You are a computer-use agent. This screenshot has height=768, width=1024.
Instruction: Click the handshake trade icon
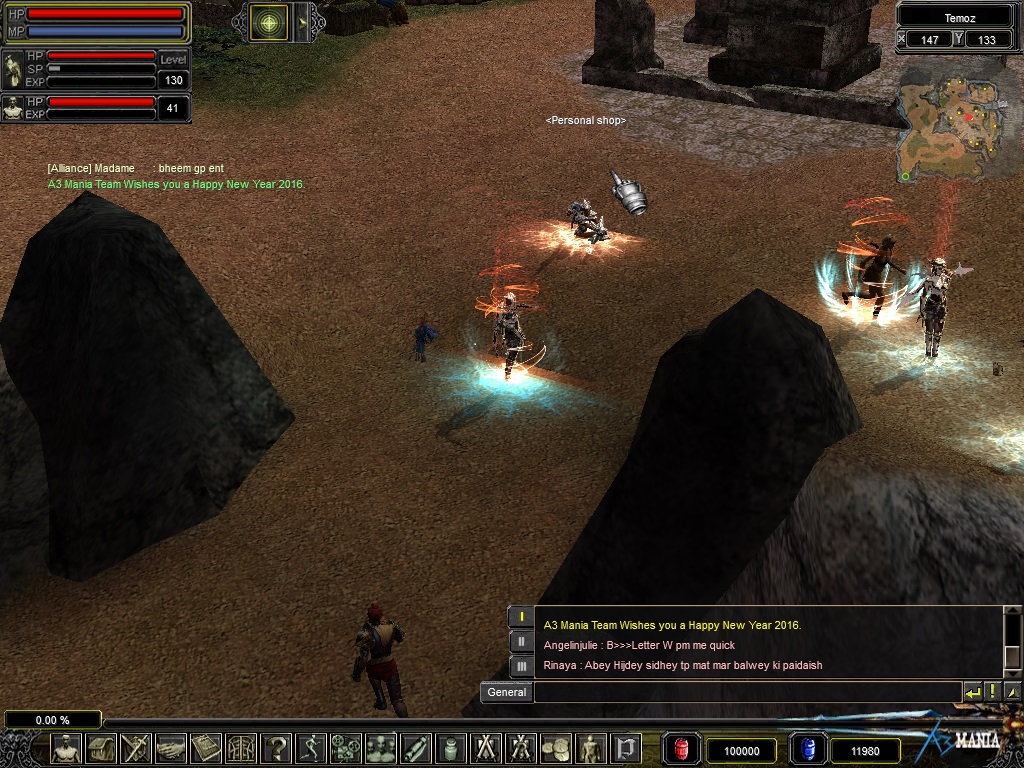click(172, 748)
